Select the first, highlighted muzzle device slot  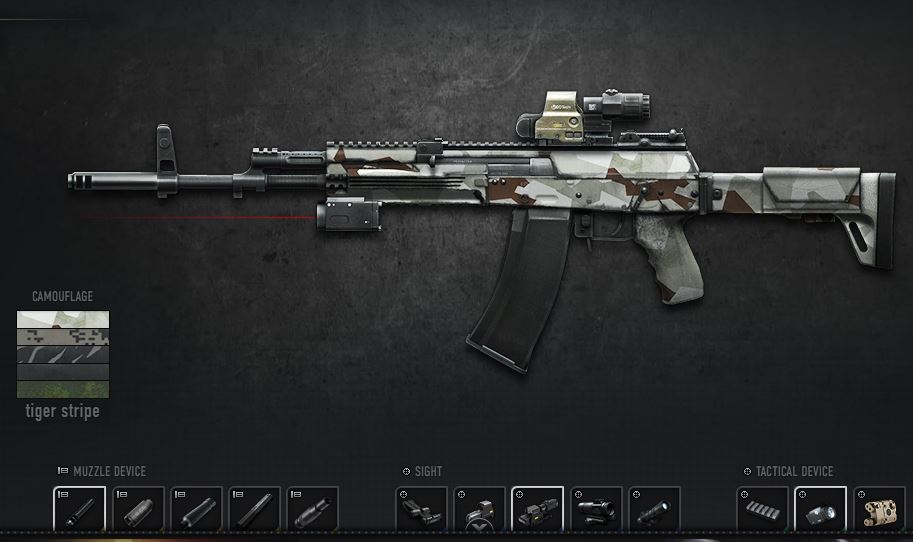[x=79, y=510]
